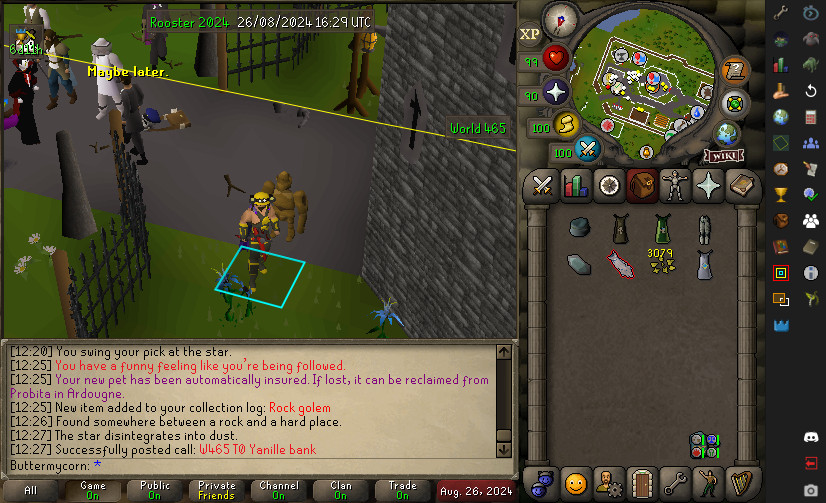Click the raw fish inventory item
826x503 pixels.
[618, 263]
